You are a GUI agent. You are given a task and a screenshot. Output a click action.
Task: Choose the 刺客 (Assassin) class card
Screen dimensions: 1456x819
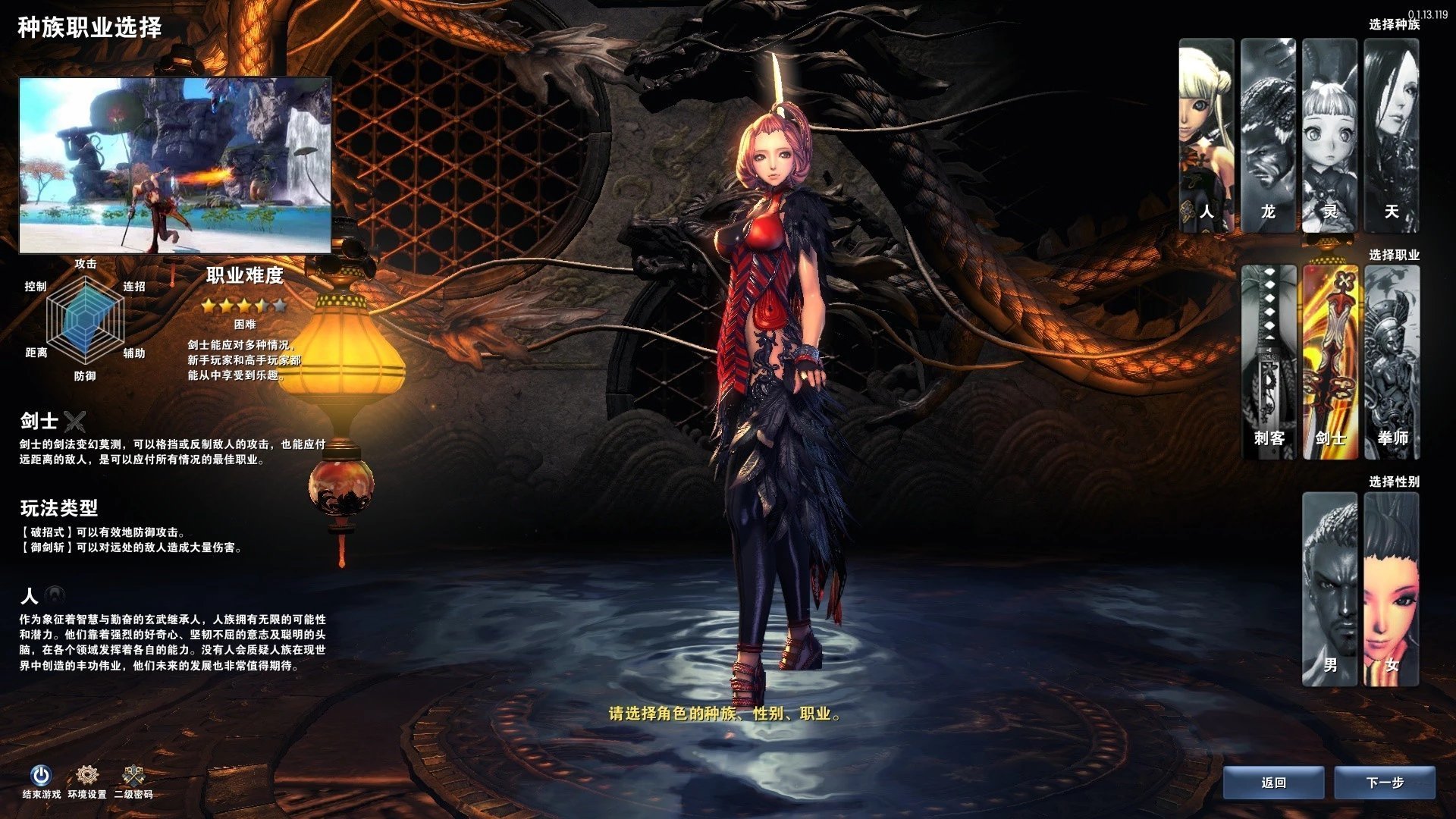tap(1269, 362)
